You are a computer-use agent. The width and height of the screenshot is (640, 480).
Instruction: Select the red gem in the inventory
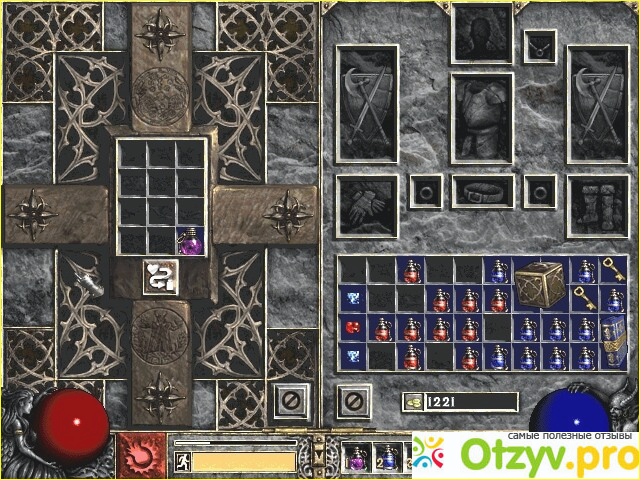pyautogui.click(x=352, y=327)
